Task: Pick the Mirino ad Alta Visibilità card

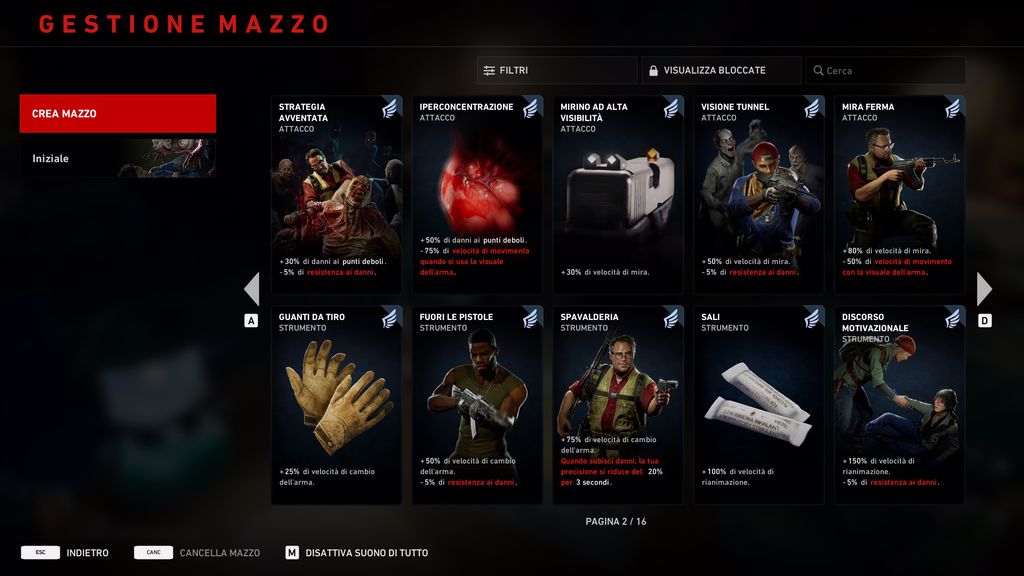Action: (x=618, y=194)
